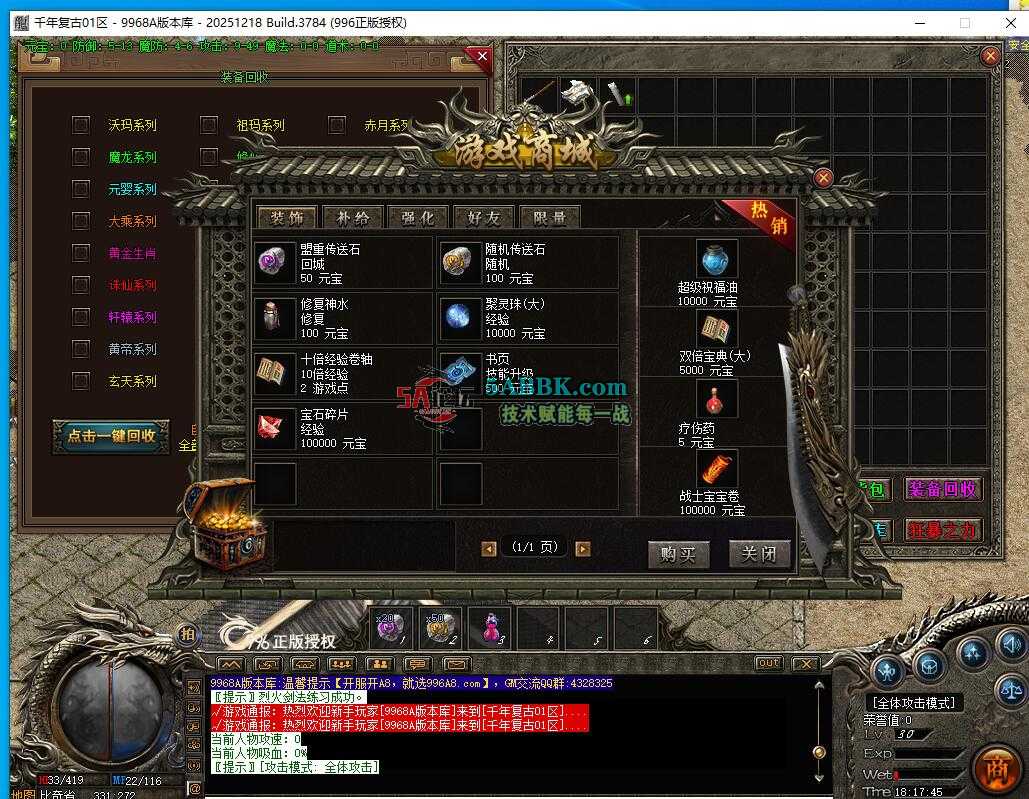Select the 盟重传送石 shop item
Screen dimensions: 1029x799
342,263
